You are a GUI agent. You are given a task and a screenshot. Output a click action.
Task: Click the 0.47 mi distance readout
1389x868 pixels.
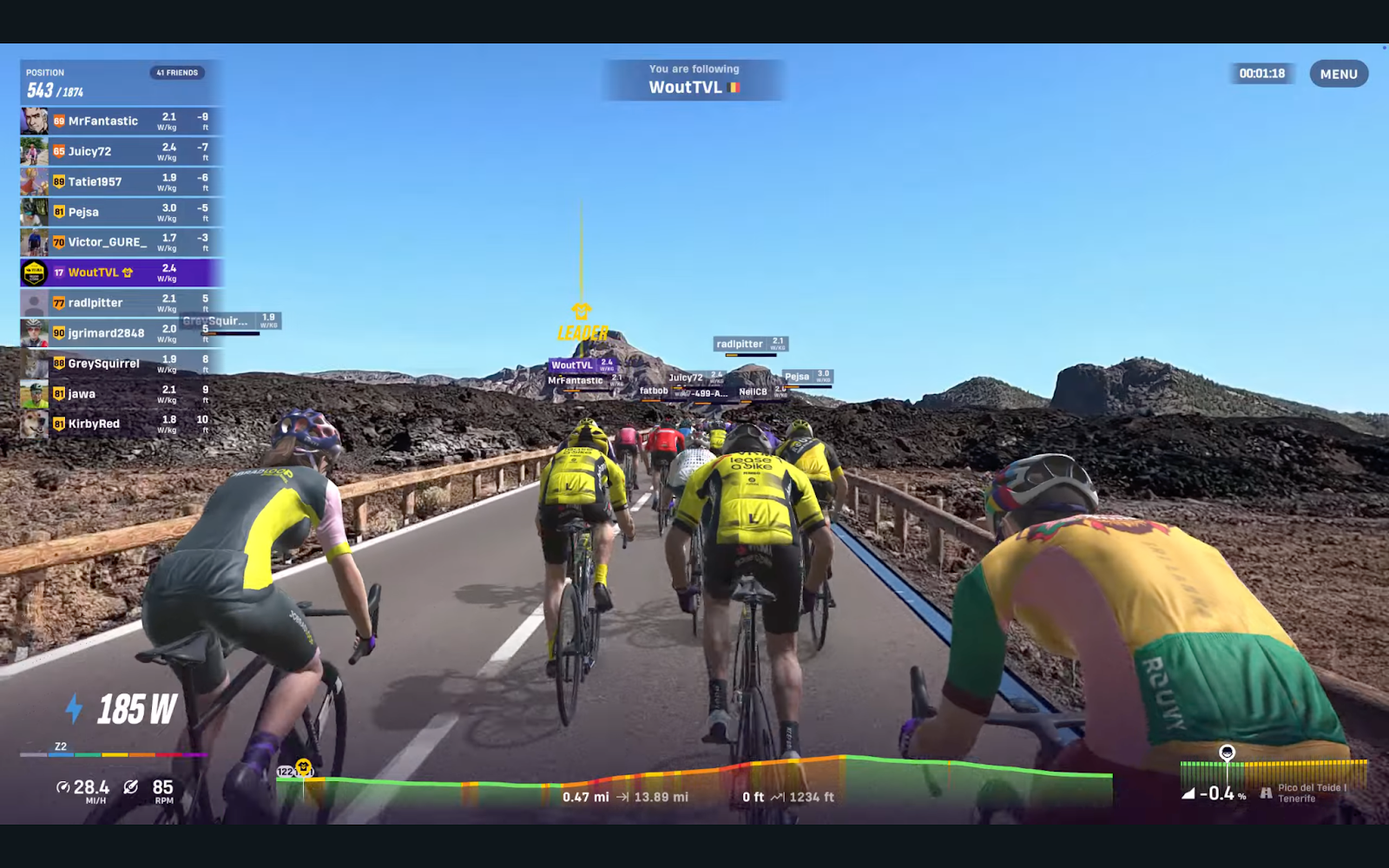(x=587, y=795)
